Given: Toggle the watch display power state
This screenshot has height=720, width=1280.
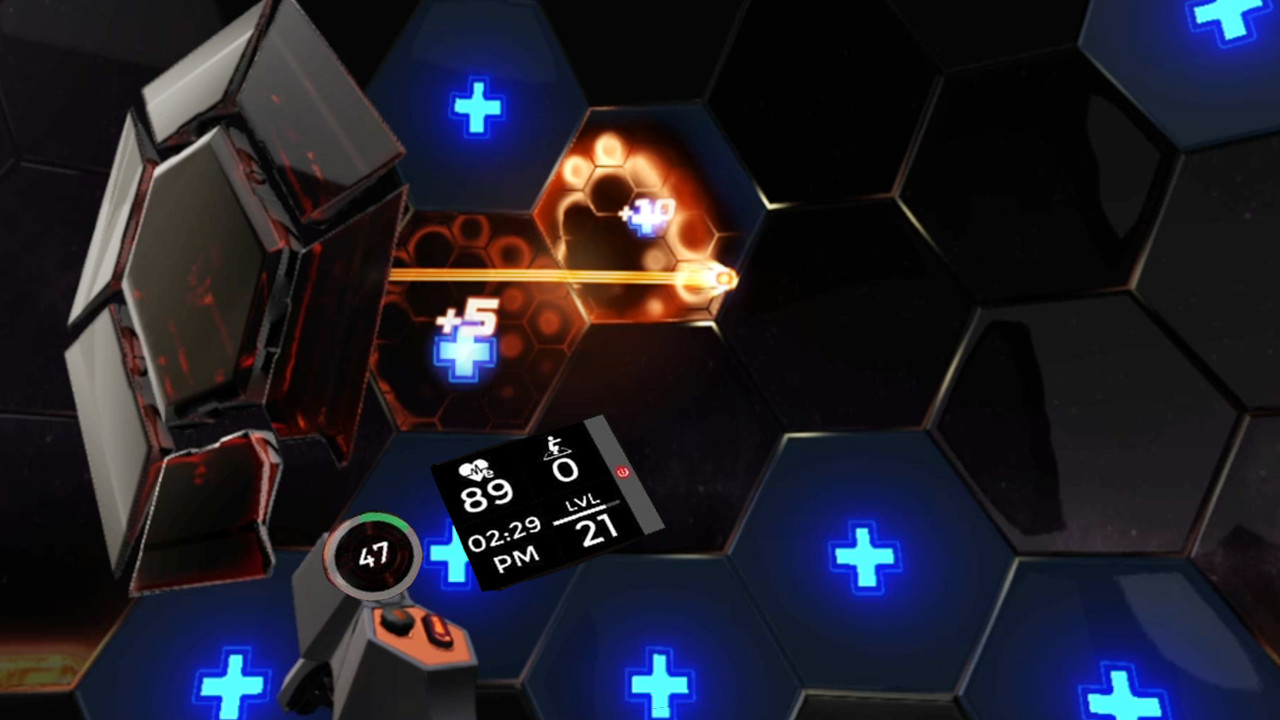Looking at the screenshot, I should (x=623, y=473).
